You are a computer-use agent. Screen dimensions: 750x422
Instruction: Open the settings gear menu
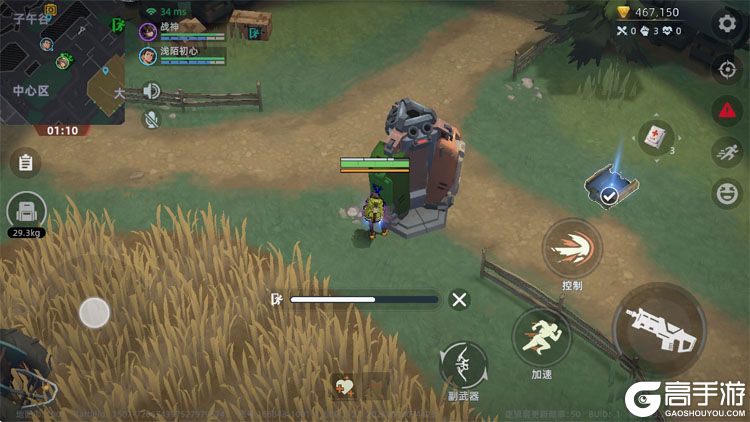point(726,23)
